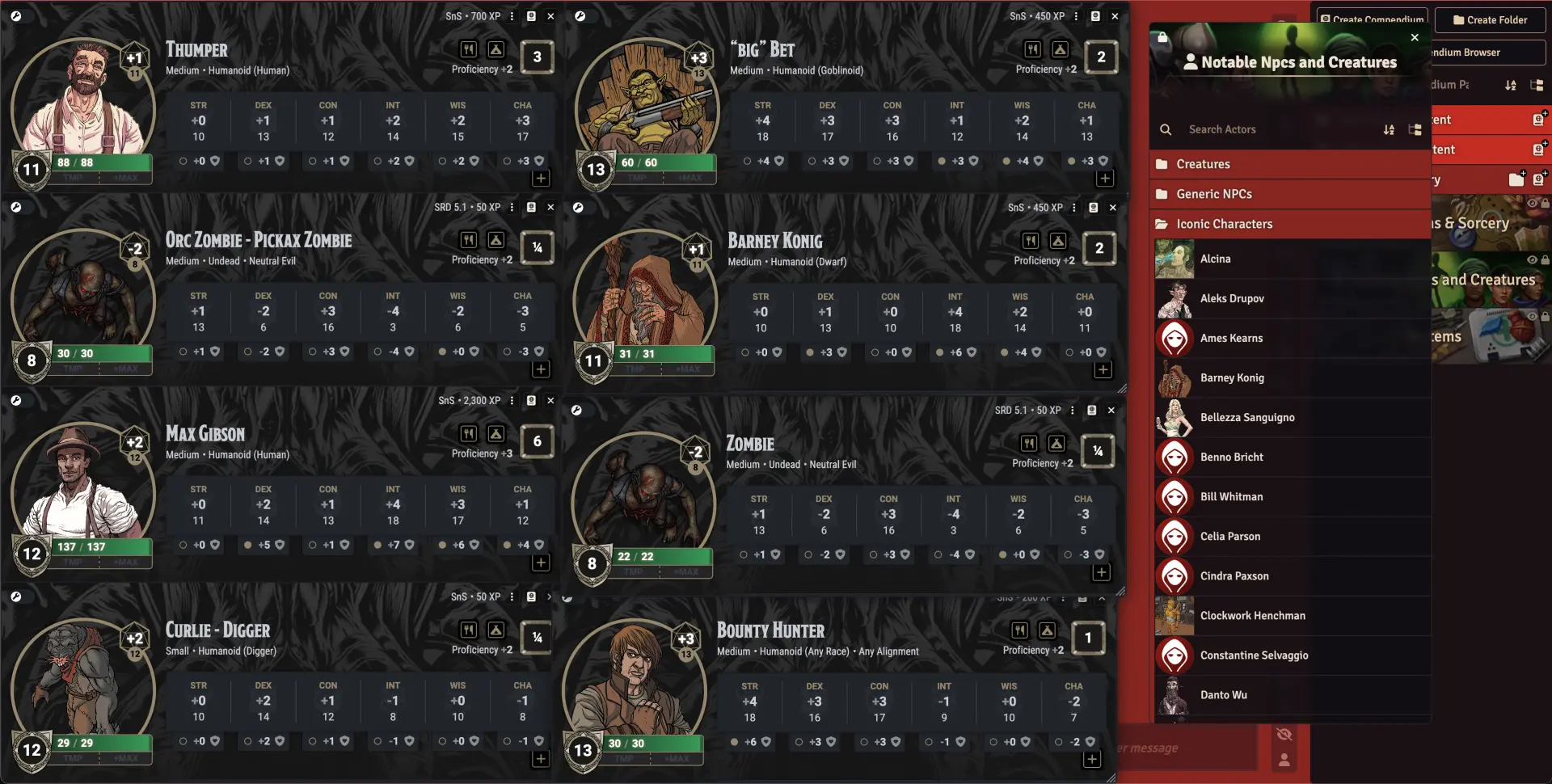Viewport: 1552px width, 784px height.
Task: Open Danto Wu's actor sheet
Action: [x=1223, y=694]
